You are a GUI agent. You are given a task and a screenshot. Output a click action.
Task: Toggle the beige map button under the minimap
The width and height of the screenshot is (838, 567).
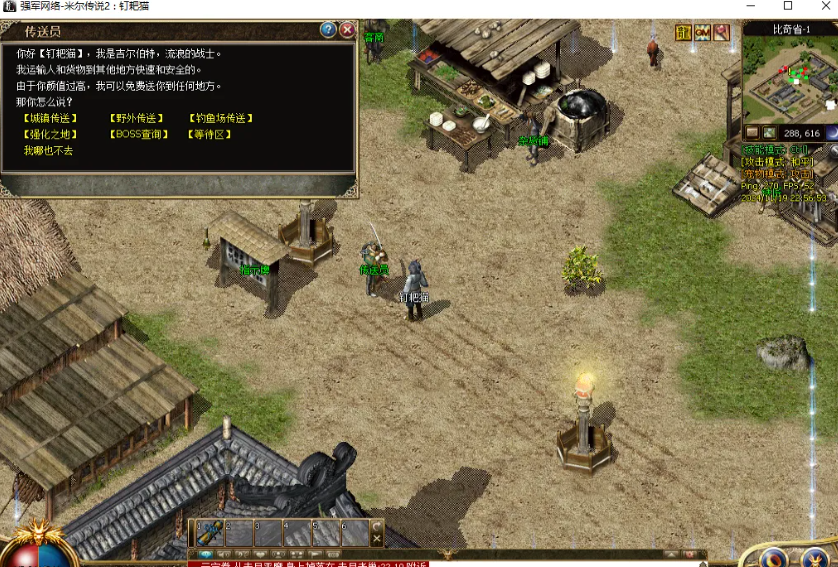752,132
